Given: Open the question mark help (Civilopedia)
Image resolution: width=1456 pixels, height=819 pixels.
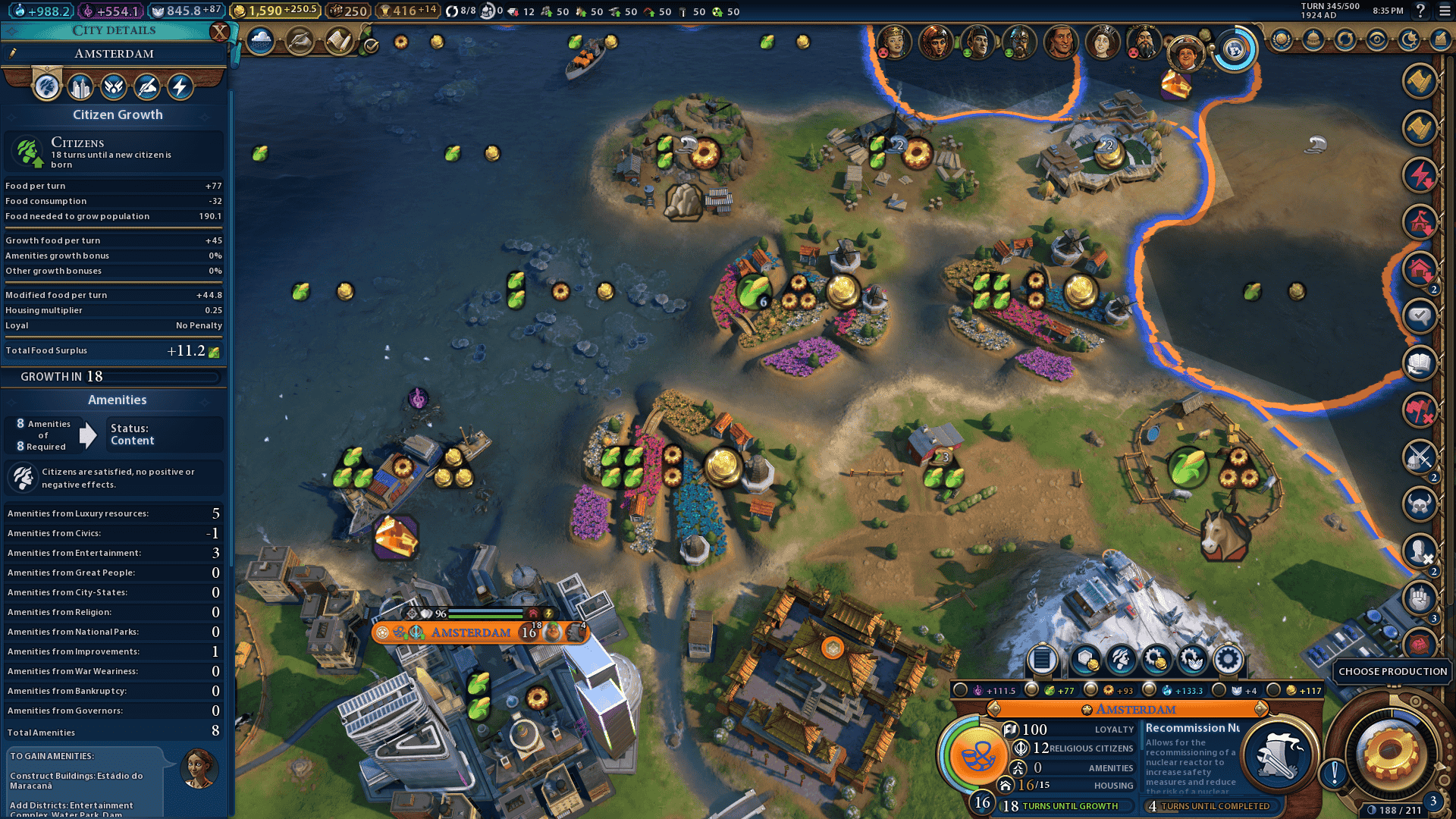Looking at the screenshot, I should click(x=1420, y=11).
